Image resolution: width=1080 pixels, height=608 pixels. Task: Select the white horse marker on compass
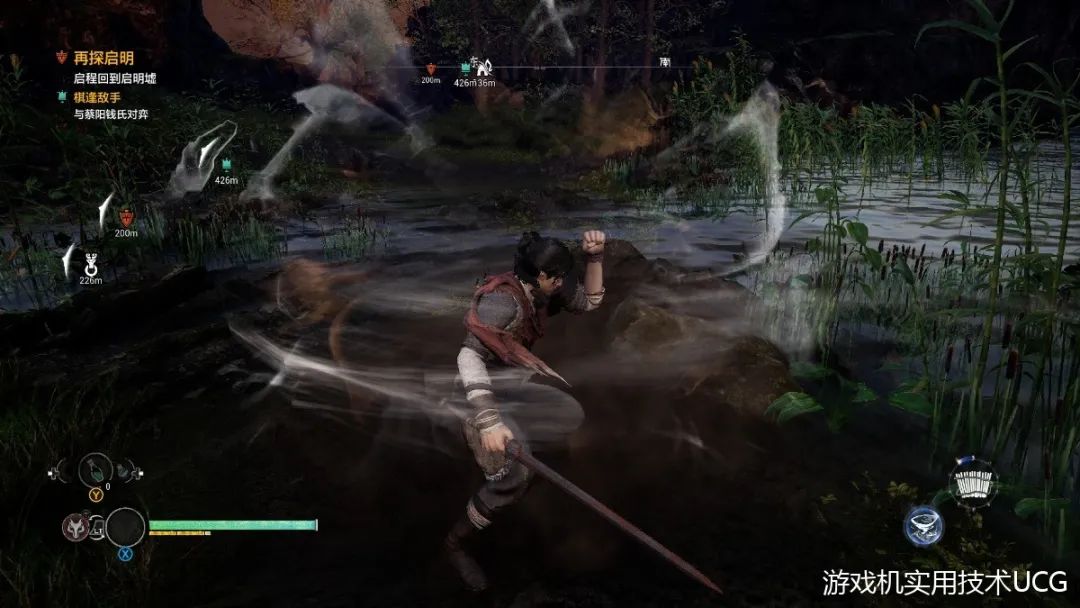point(483,67)
